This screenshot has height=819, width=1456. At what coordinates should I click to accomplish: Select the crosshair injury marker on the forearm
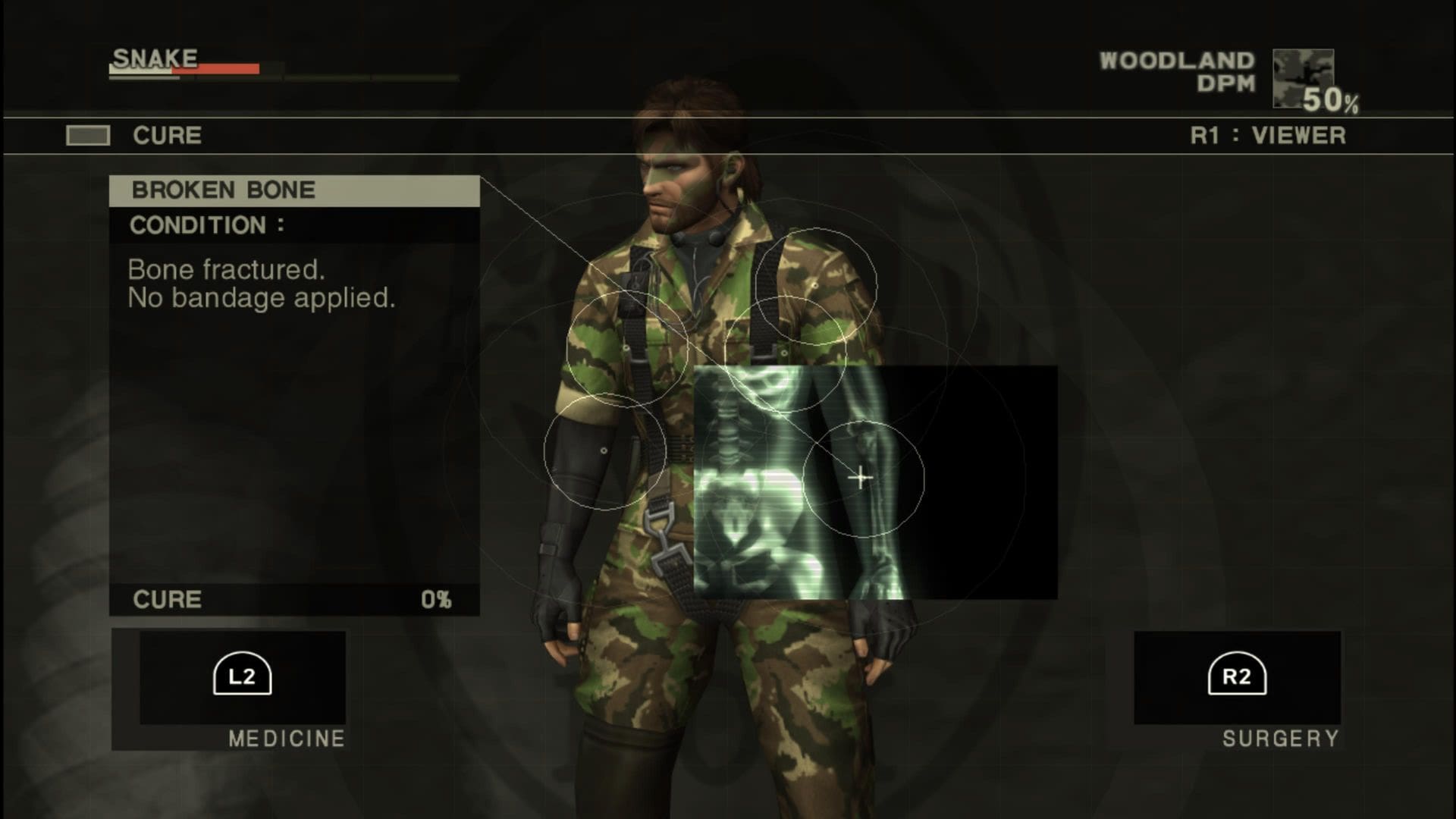pos(861,478)
